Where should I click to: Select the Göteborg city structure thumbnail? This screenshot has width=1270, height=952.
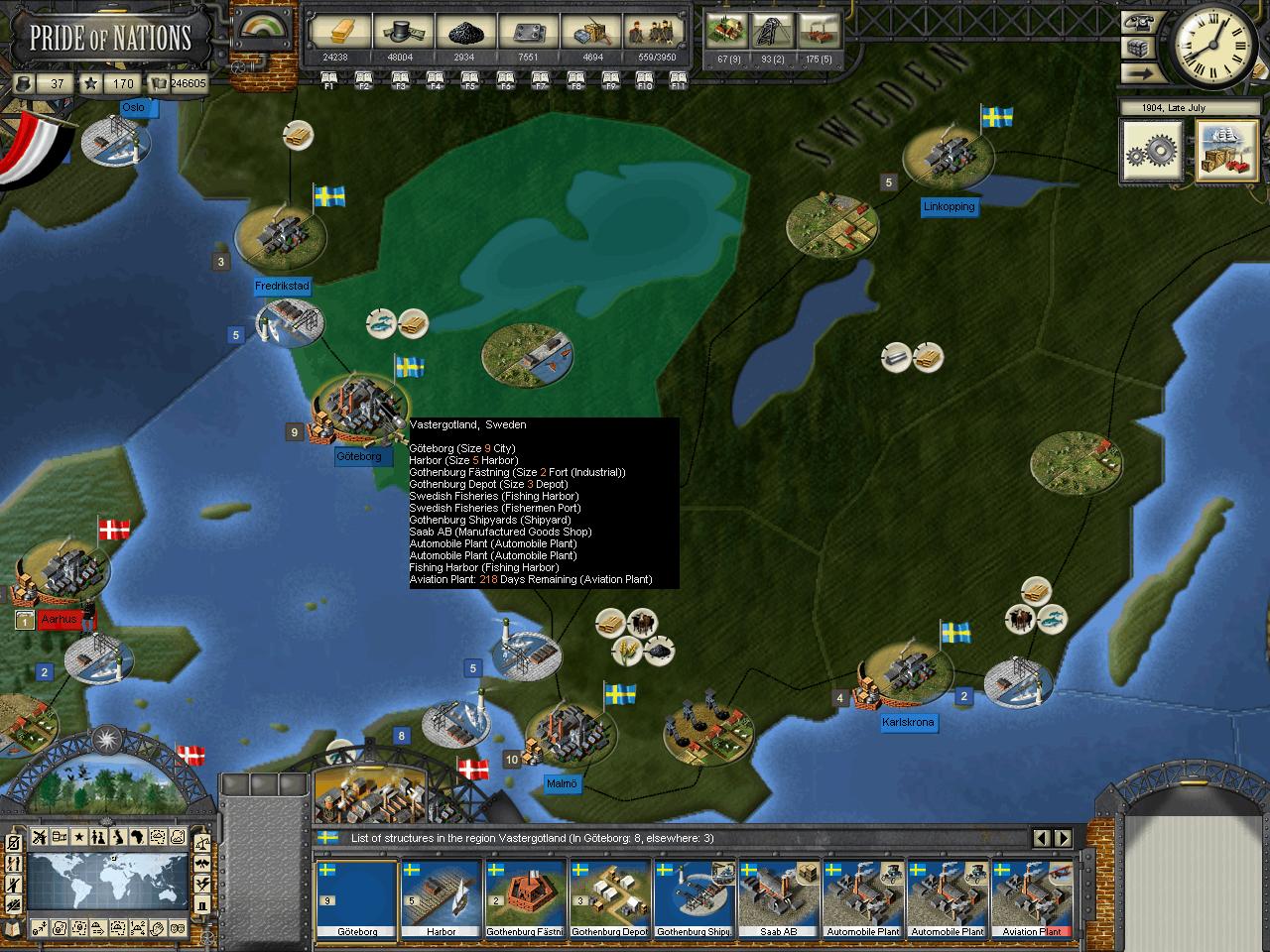[356, 899]
